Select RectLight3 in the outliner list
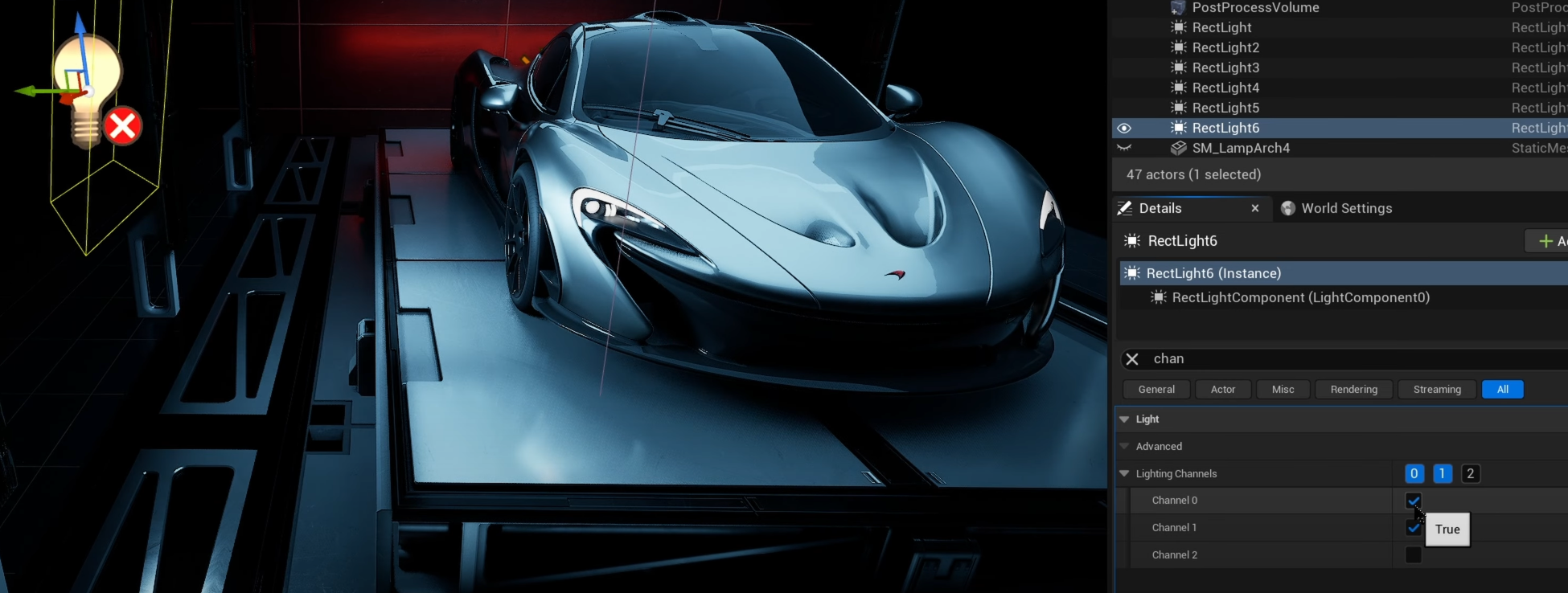This screenshot has height=593, width=1568. [x=1225, y=67]
